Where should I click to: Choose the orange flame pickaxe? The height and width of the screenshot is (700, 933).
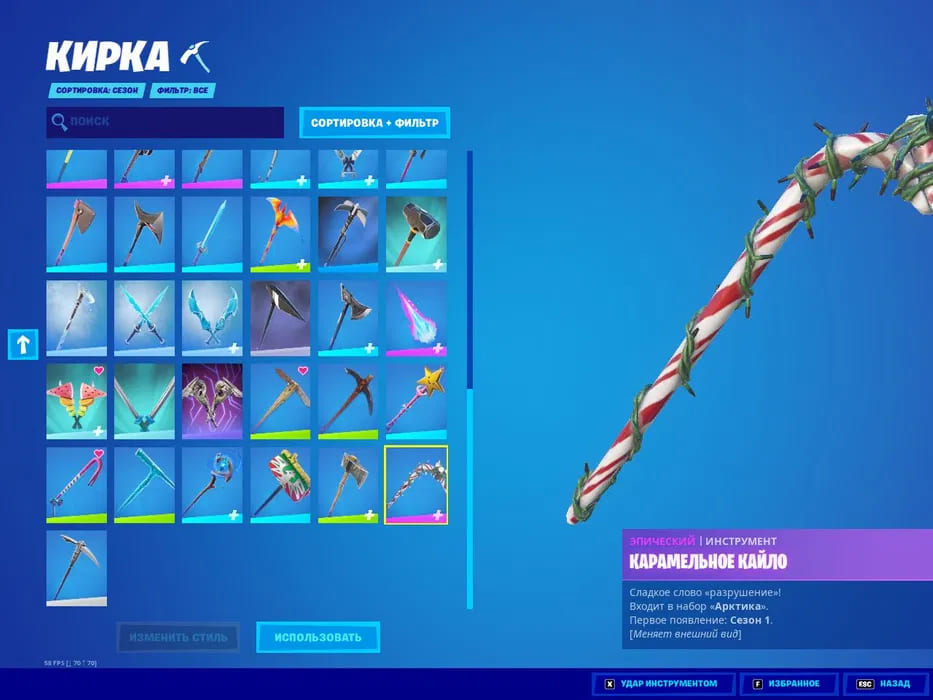point(280,233)
